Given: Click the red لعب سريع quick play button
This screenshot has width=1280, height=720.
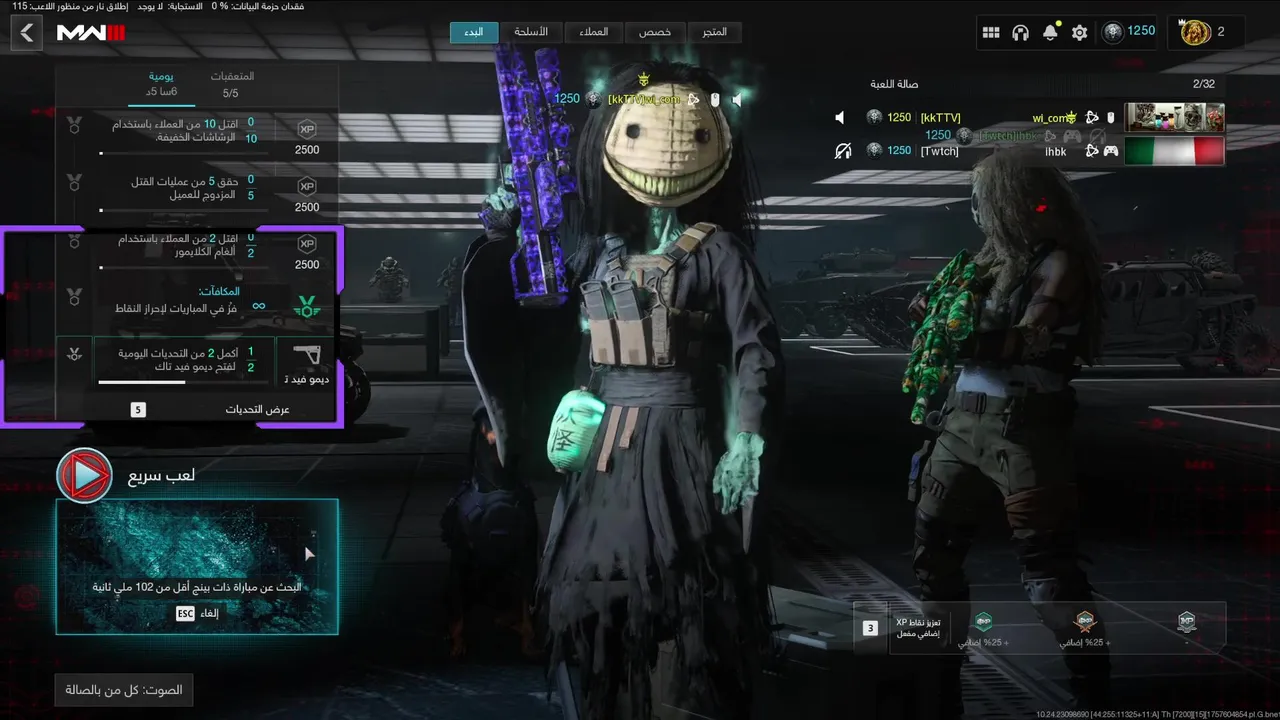Looking at the screenshot, I should [84, 476].
